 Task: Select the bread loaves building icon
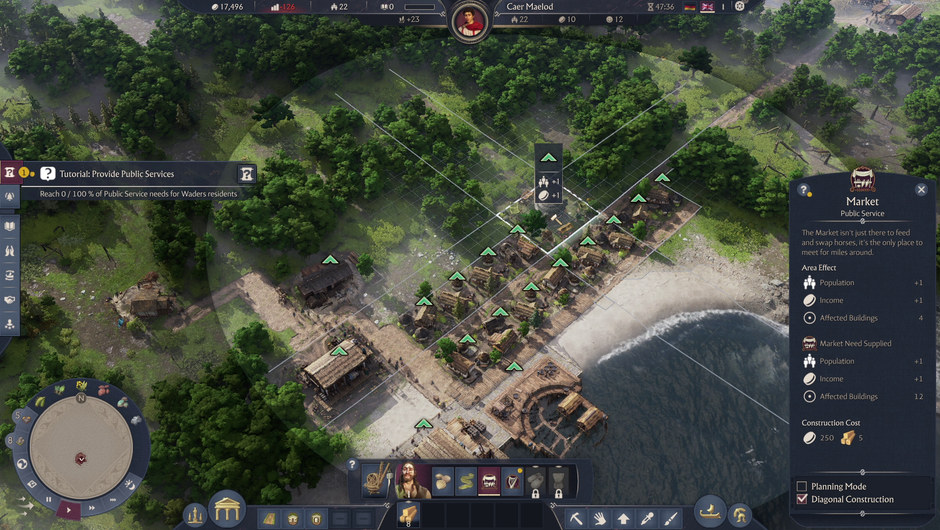pyautogui.click(x=443, y=481)
